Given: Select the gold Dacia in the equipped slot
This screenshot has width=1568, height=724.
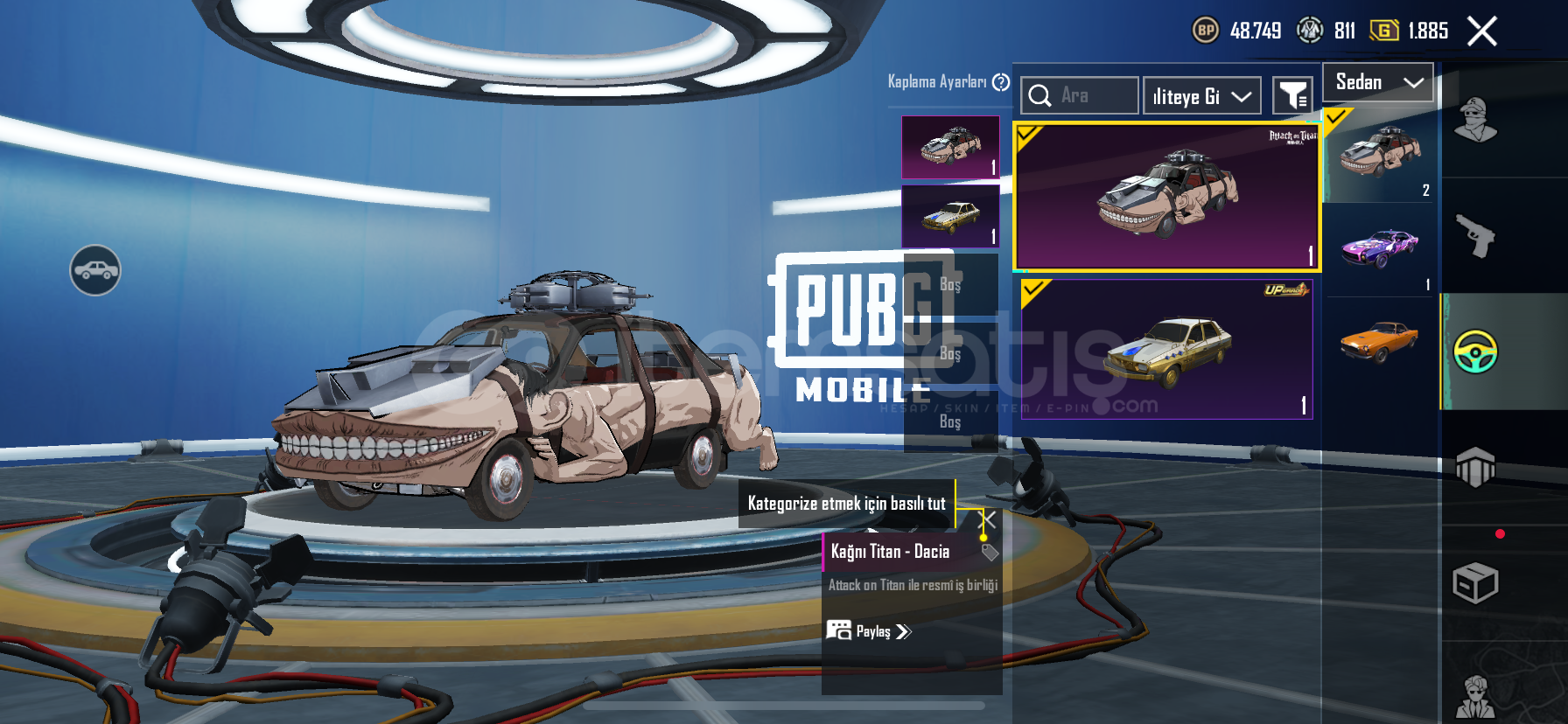Looking at the screenshot, I should (950, 216).
